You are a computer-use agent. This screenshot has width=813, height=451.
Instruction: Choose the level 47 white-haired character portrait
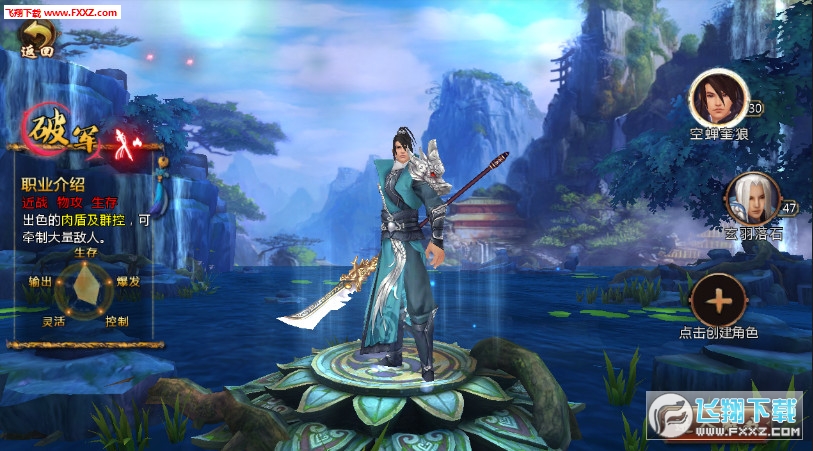click(747, 199)
